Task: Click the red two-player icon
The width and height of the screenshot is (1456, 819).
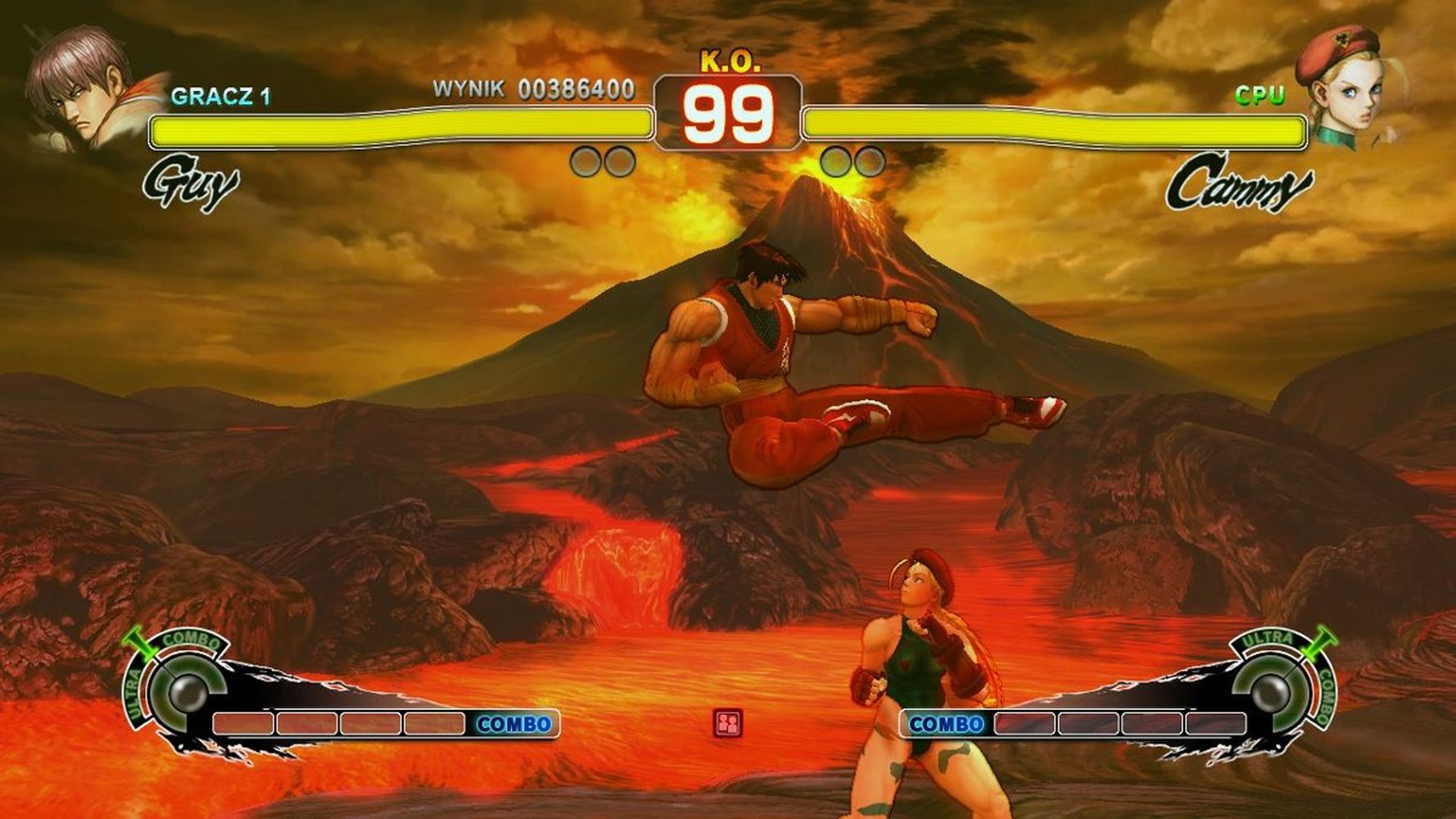Action: pyautogui.click(x=727, y=723)
